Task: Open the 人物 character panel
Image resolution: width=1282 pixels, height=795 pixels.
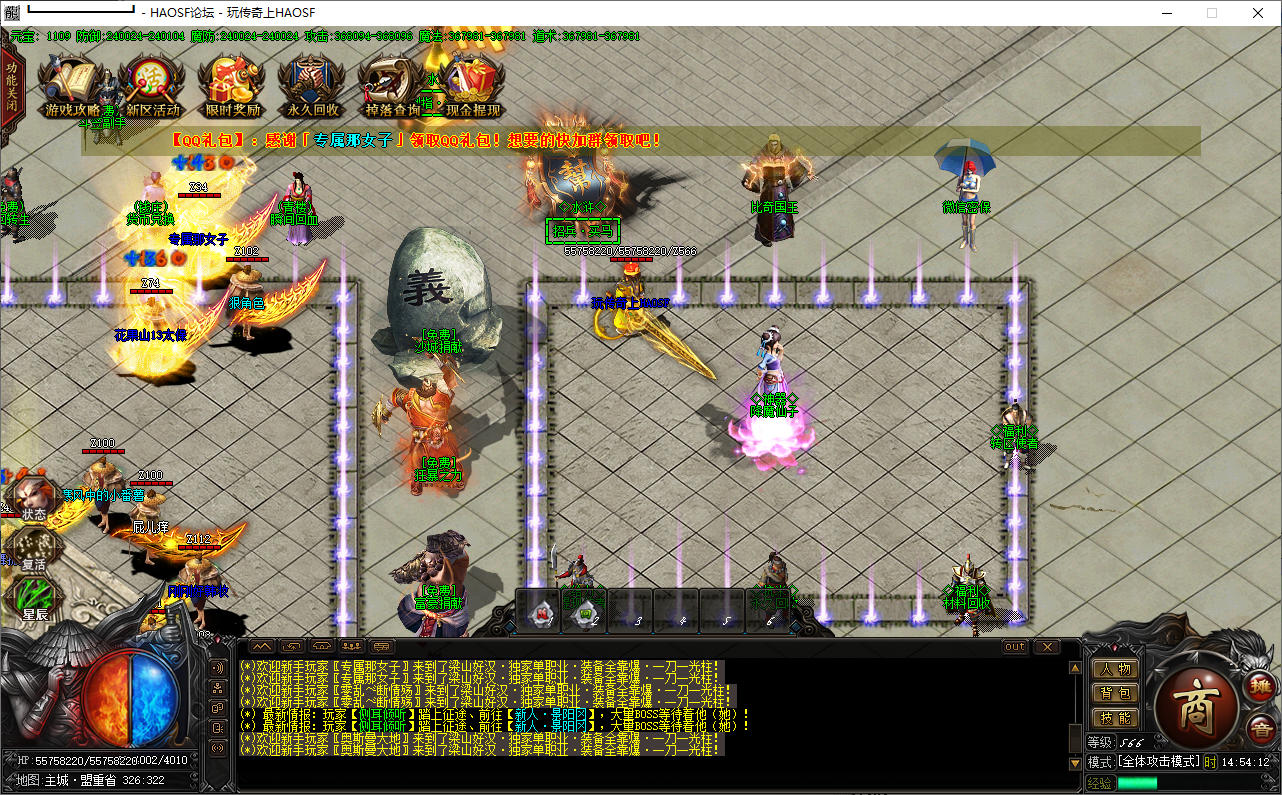Action: click(1114, 669)
